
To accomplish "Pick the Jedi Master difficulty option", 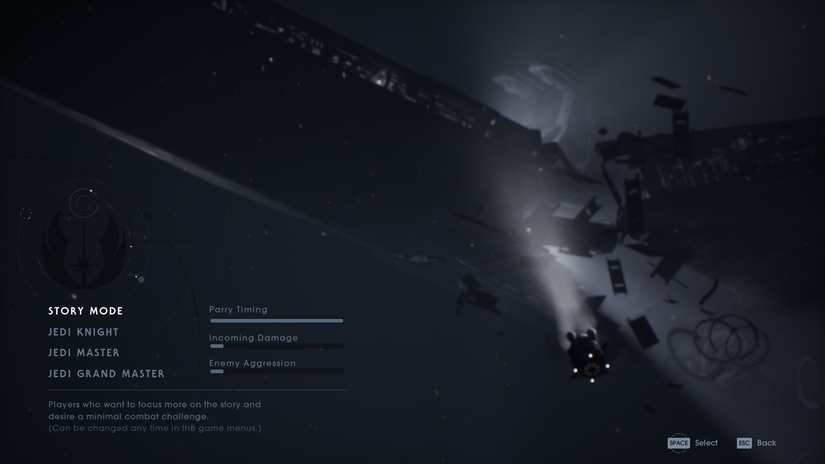I will coord(84,353).
